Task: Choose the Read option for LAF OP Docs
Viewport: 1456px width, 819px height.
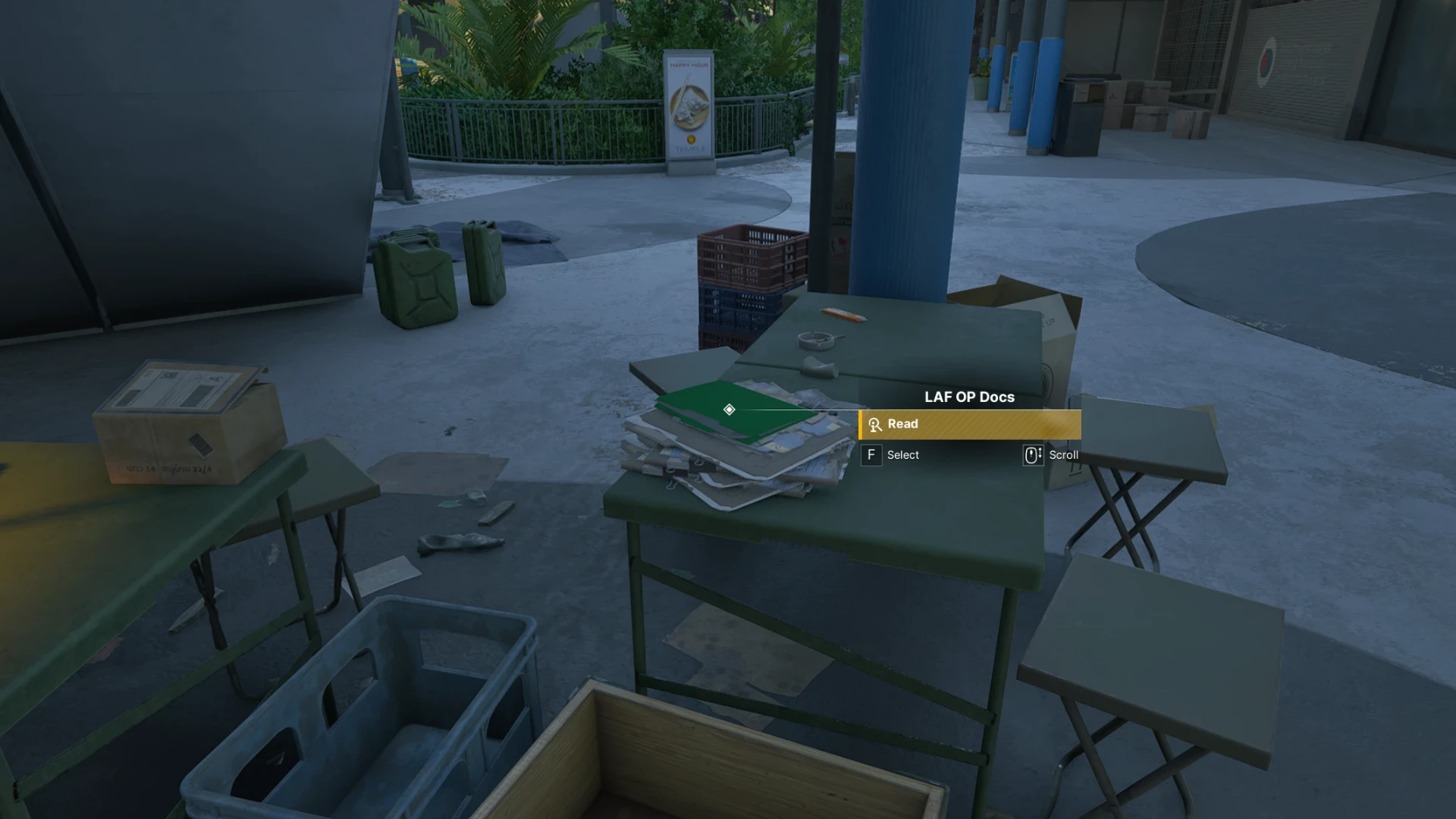Action: [969, 425]
